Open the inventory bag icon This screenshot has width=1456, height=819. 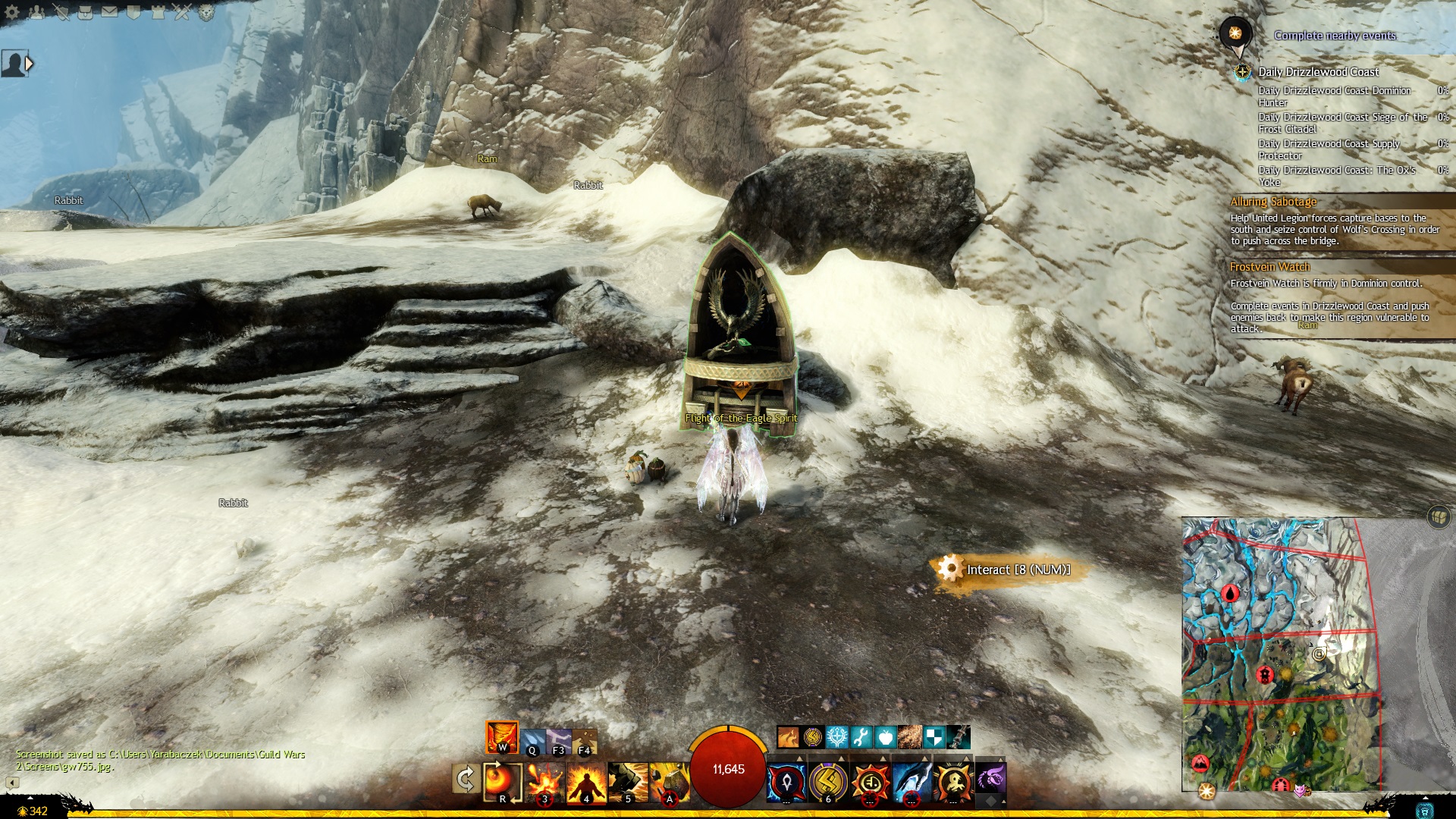tap(85, 12)
